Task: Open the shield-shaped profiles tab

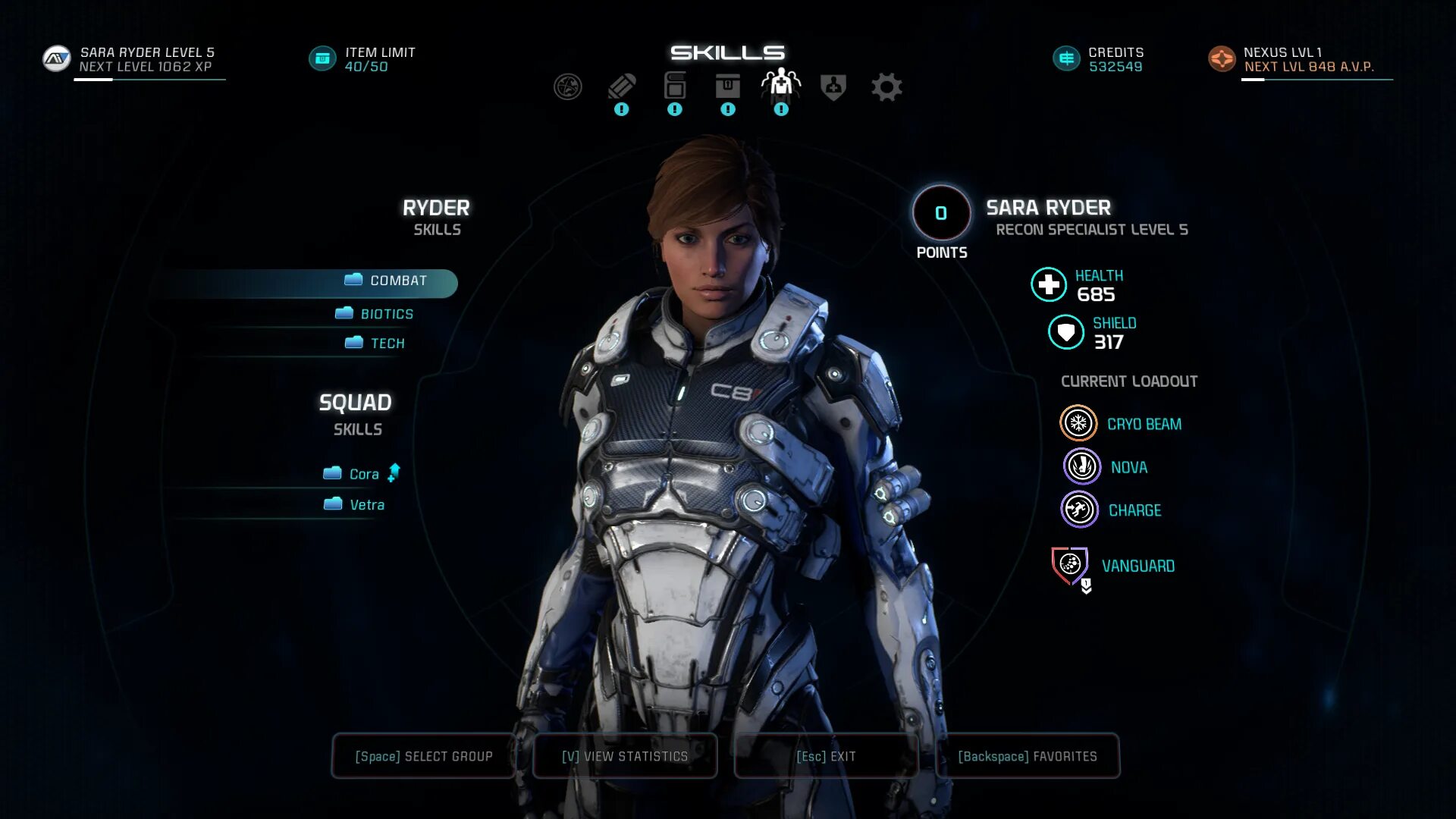Action: tap(833, 87)
